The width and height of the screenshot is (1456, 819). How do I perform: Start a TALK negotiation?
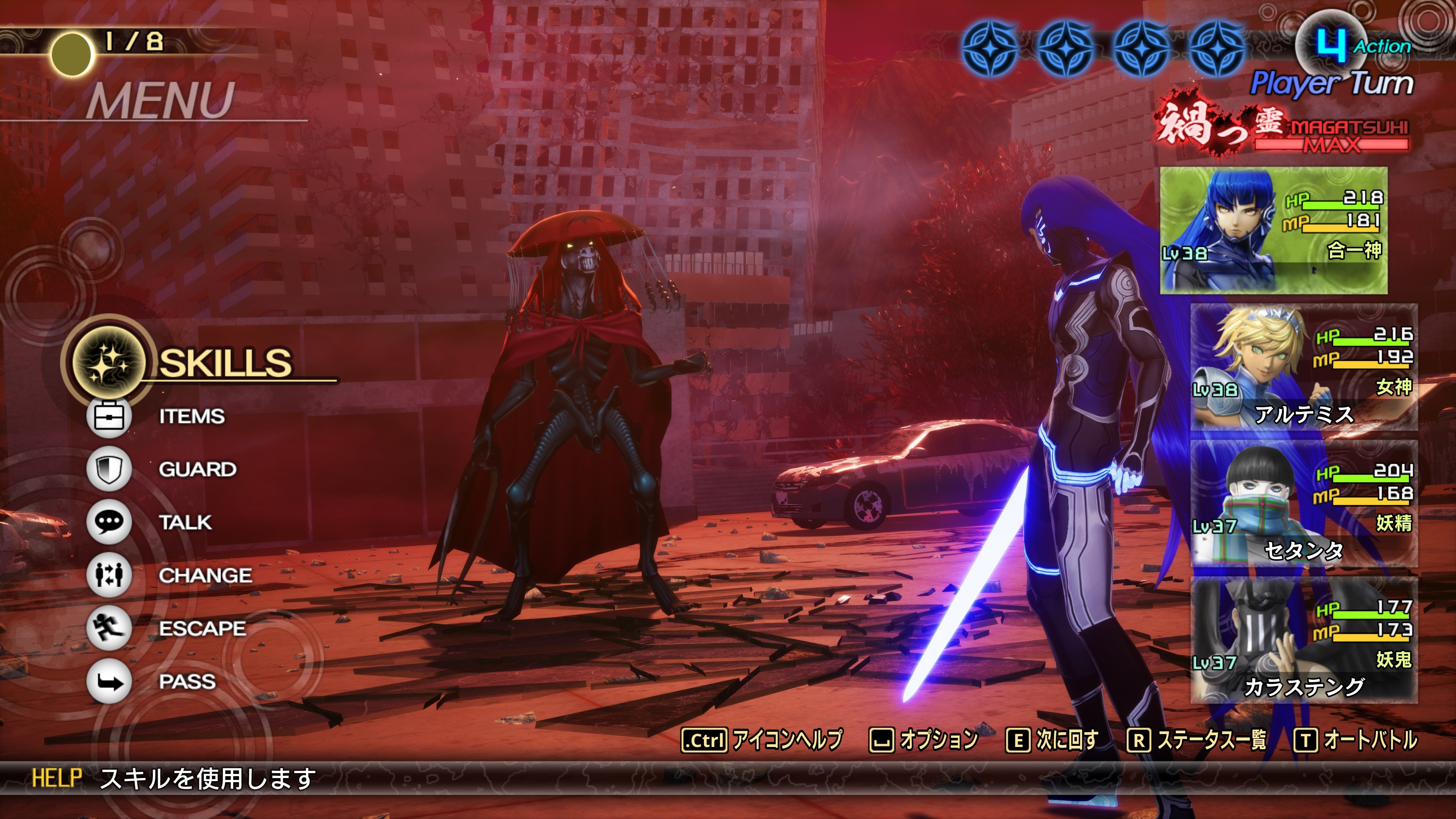point(185,522)
